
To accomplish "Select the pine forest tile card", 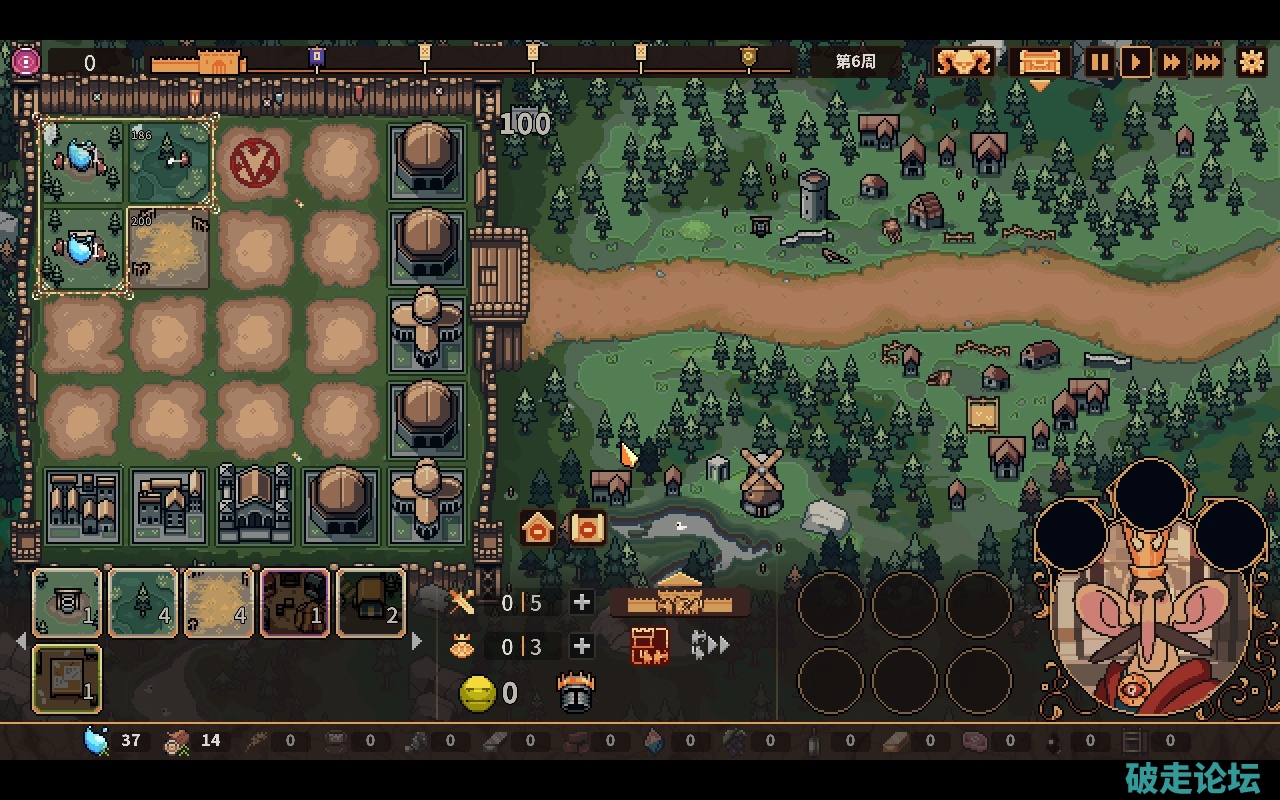I will 143,603.
